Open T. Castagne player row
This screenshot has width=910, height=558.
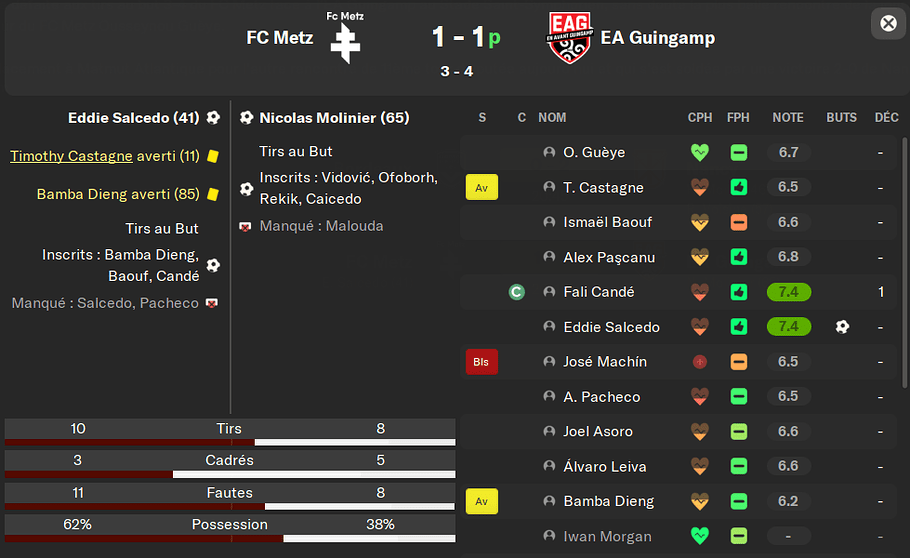(603, 188)
